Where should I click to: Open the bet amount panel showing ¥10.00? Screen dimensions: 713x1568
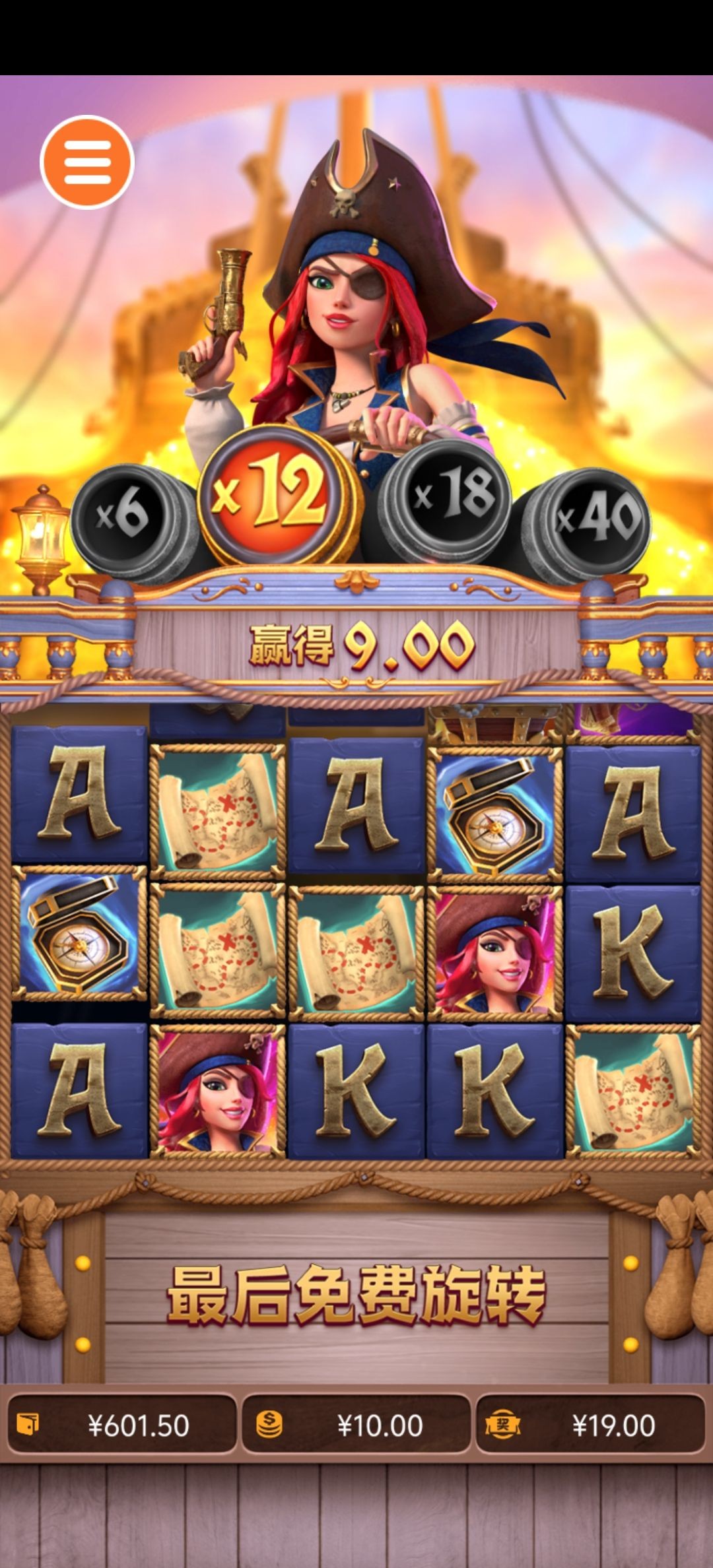coord(356,1425)
